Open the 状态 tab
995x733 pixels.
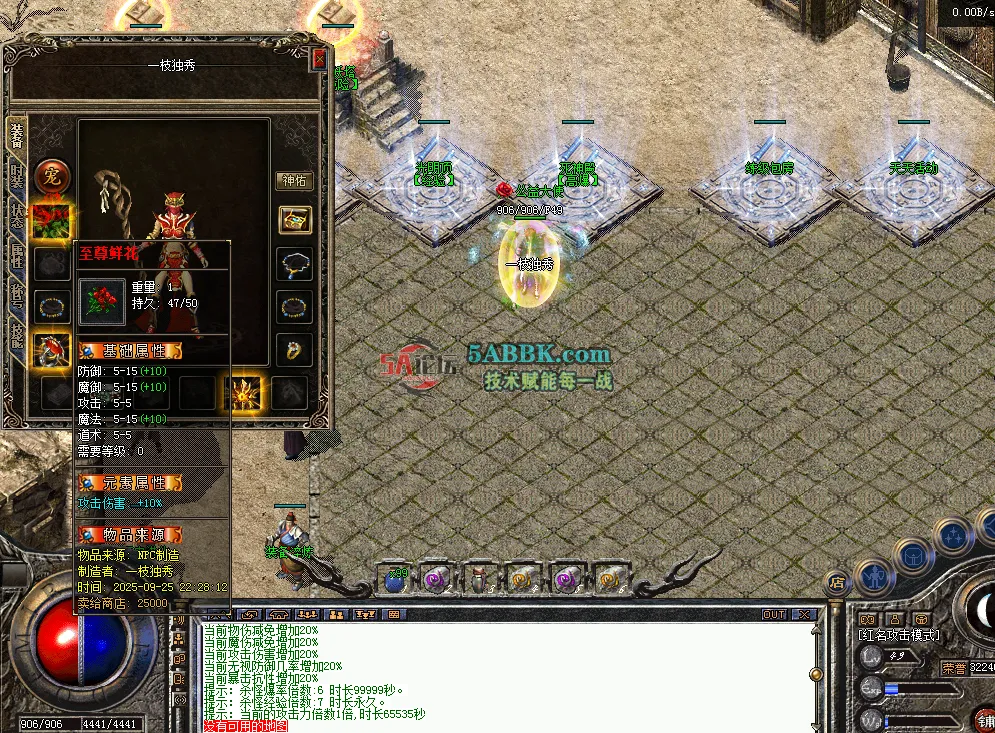tap(17, 215)
